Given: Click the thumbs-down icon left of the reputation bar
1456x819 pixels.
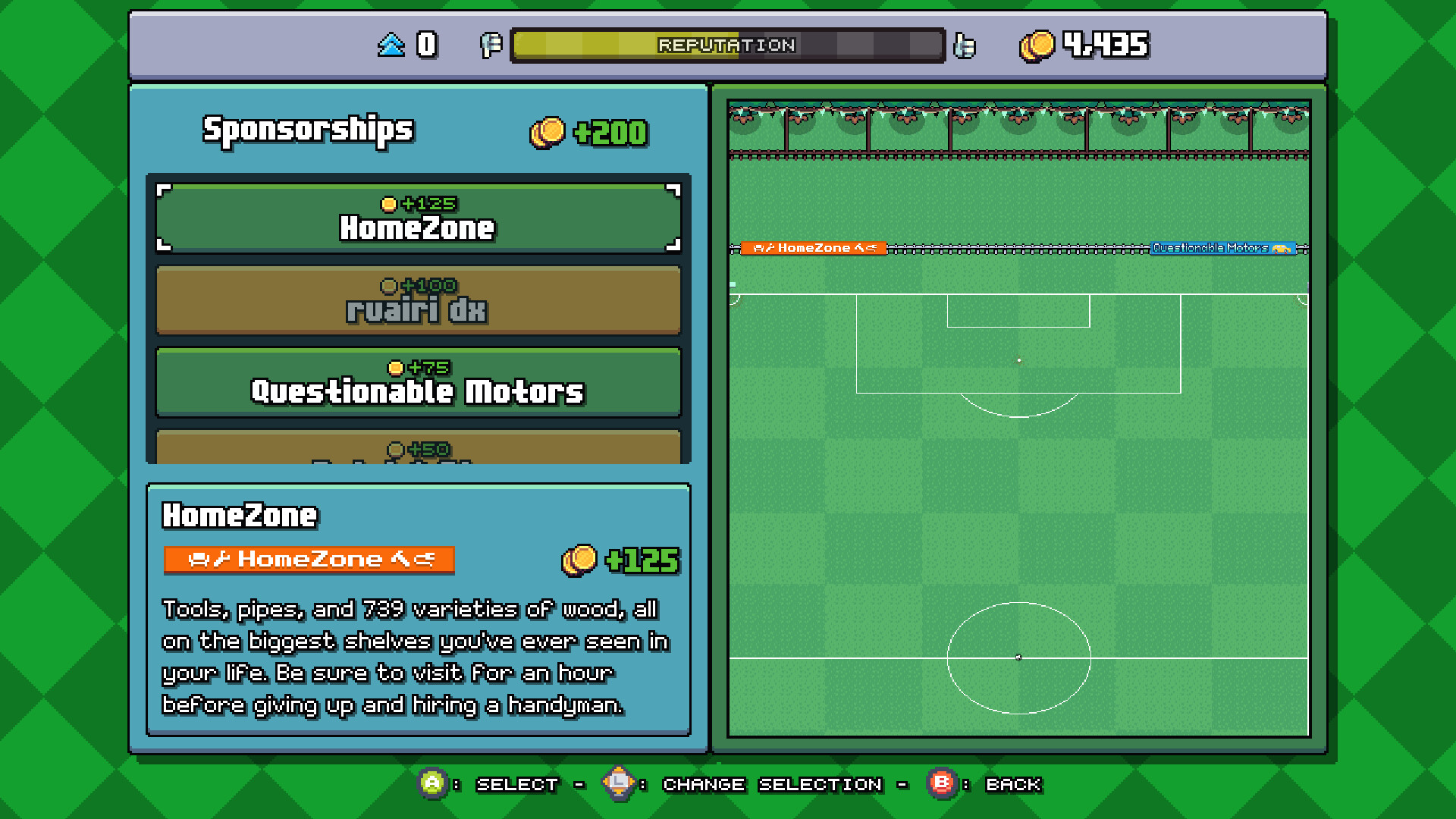Looking at the screenshot, I should 491,45.
